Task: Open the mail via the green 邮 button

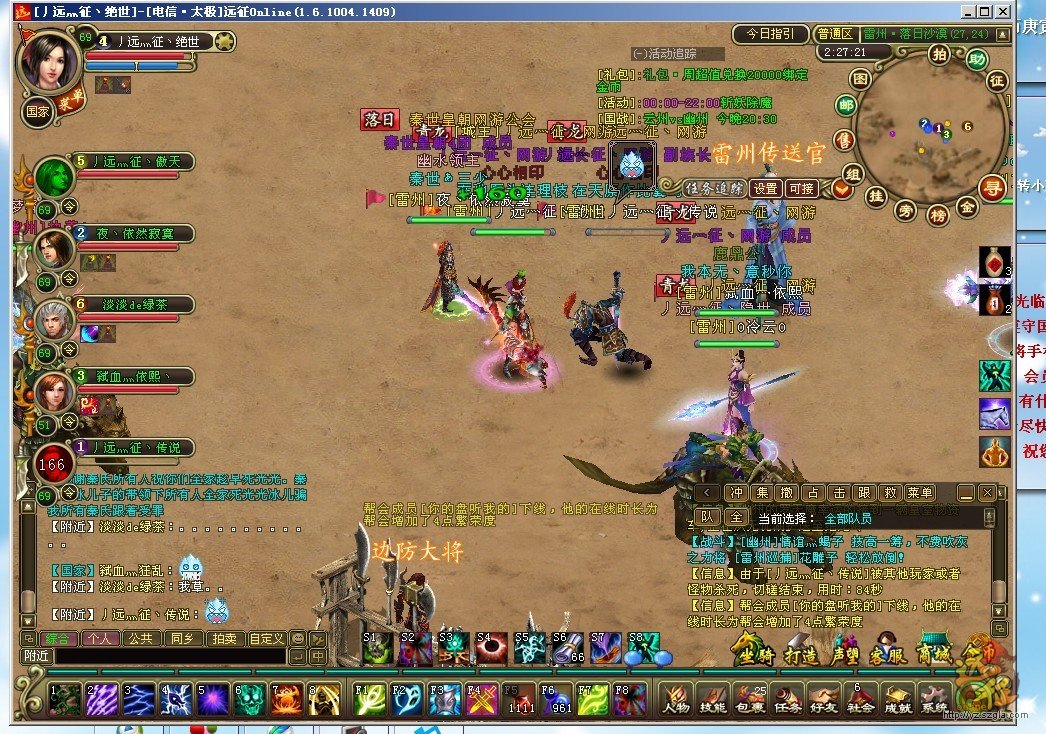Action: pos(846,105)
